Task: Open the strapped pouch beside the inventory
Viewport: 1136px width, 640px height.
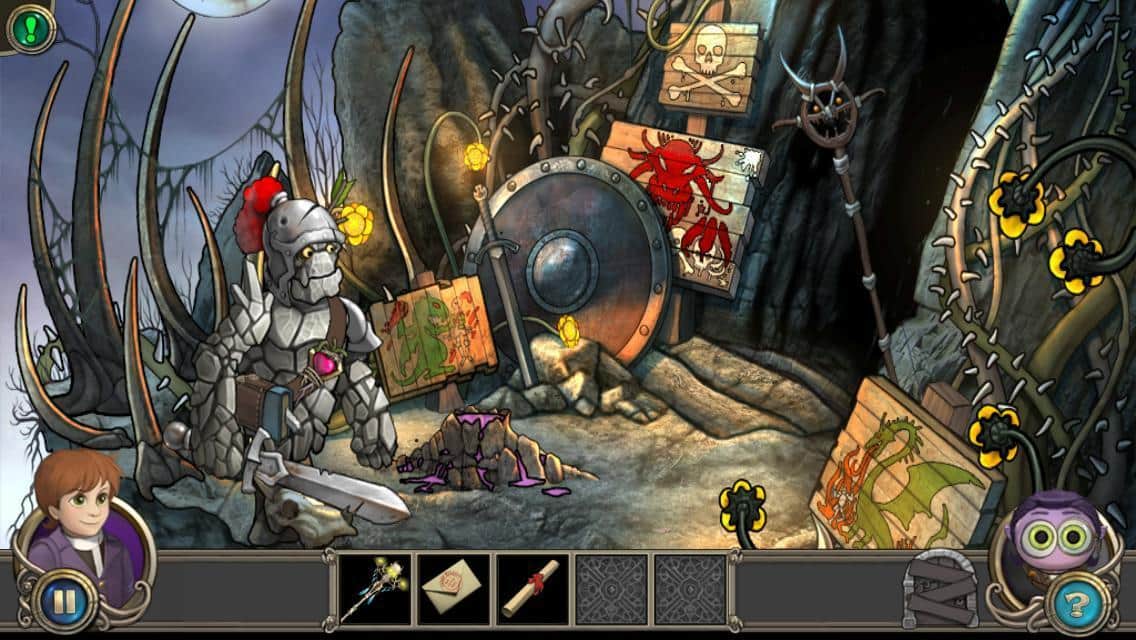Action: [x=940, y=590]
